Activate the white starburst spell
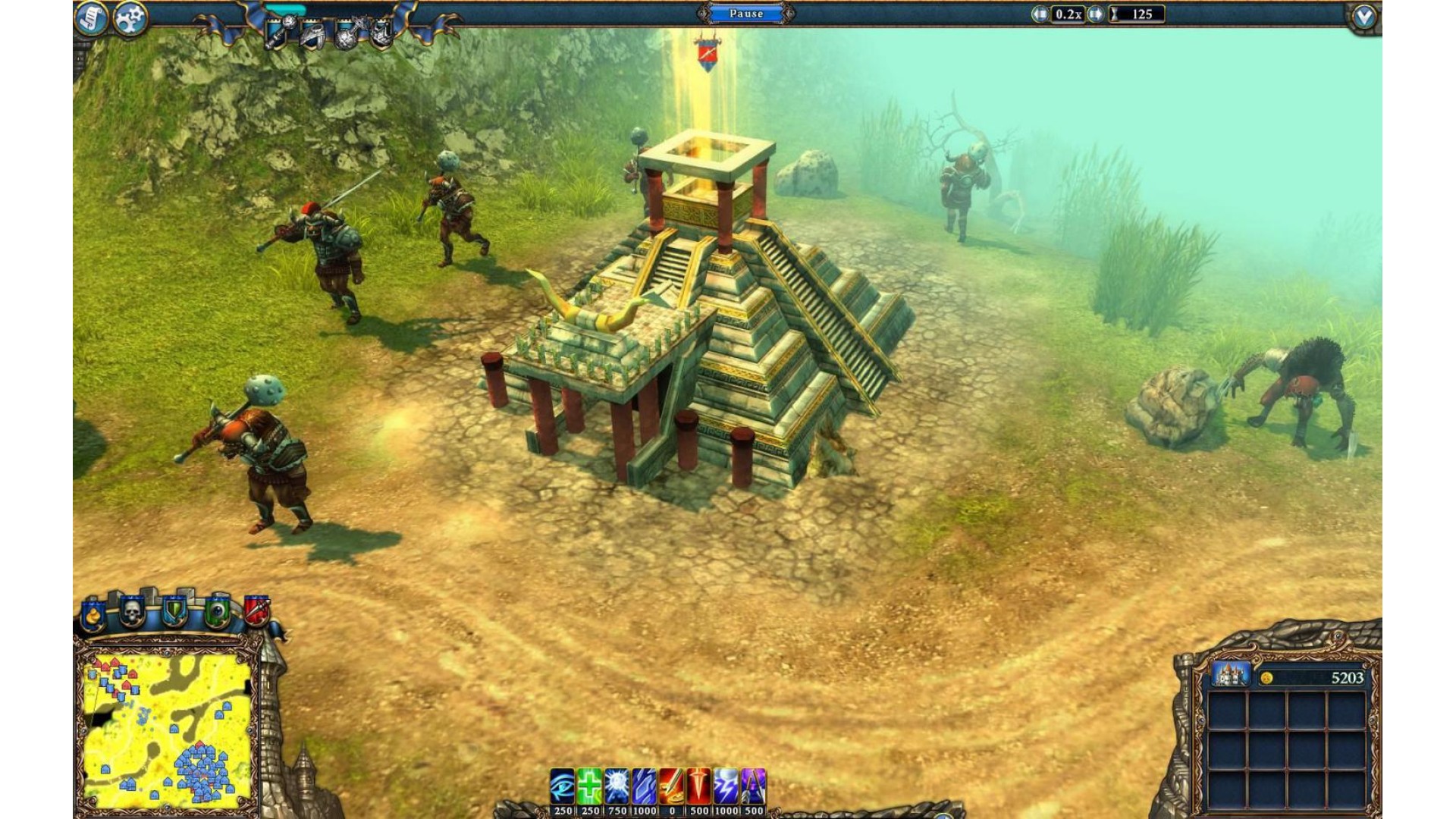This screenshot has width=1456, height=819. pos(617,786)
